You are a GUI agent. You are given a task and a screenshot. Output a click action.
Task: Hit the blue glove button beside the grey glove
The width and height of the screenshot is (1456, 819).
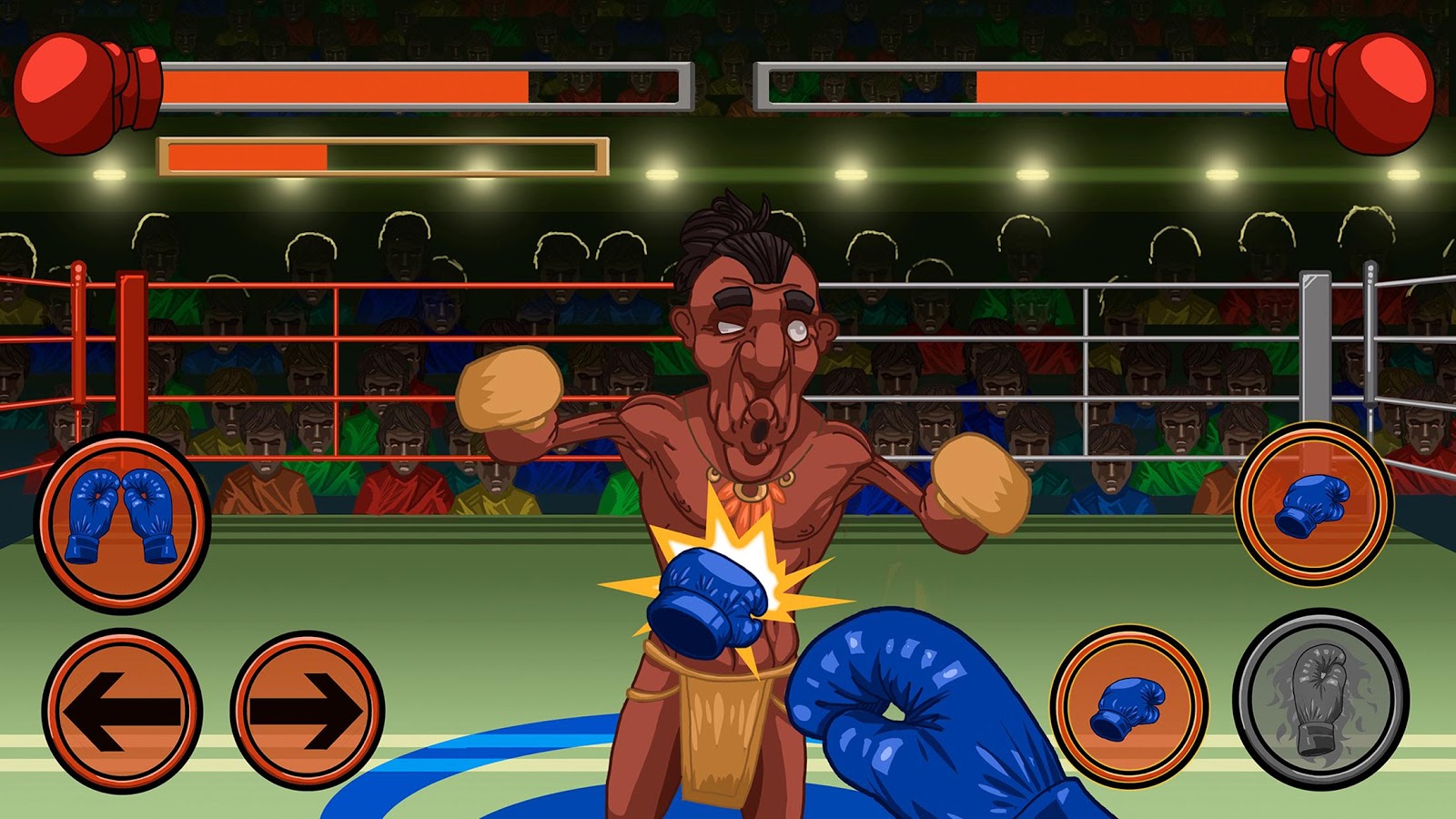point(1129,706)
